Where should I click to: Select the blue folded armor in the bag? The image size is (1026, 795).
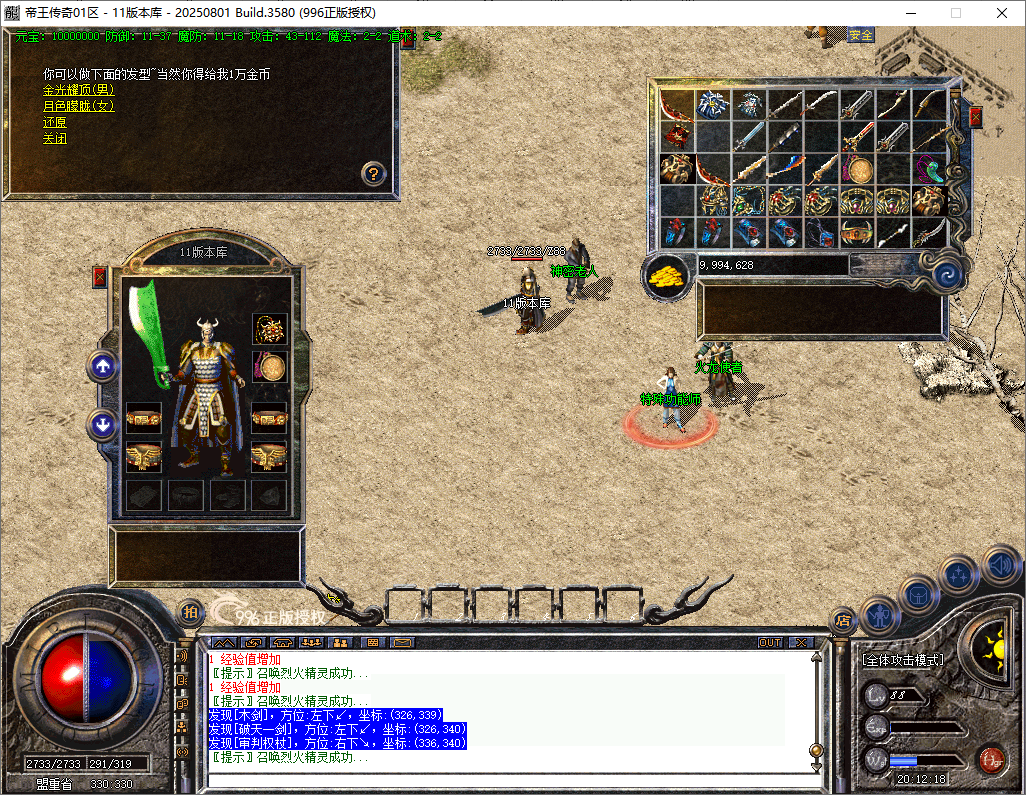(712, 105)
